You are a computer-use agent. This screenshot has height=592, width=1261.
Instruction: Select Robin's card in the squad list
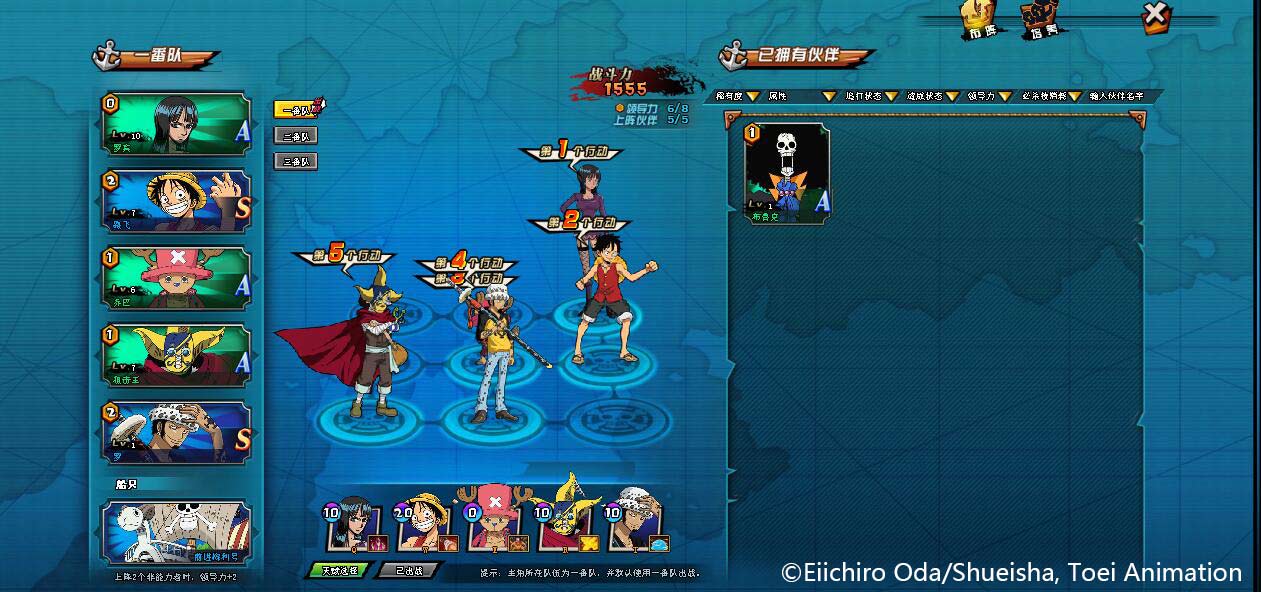(176, 124)
